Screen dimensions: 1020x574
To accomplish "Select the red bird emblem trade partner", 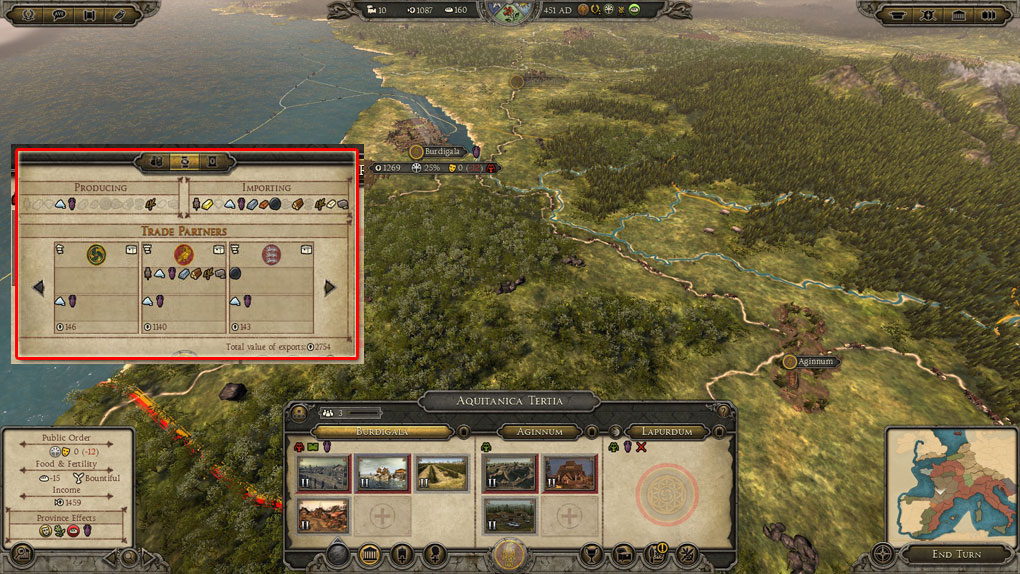I will pyautogui.click(x=184, y=254).
